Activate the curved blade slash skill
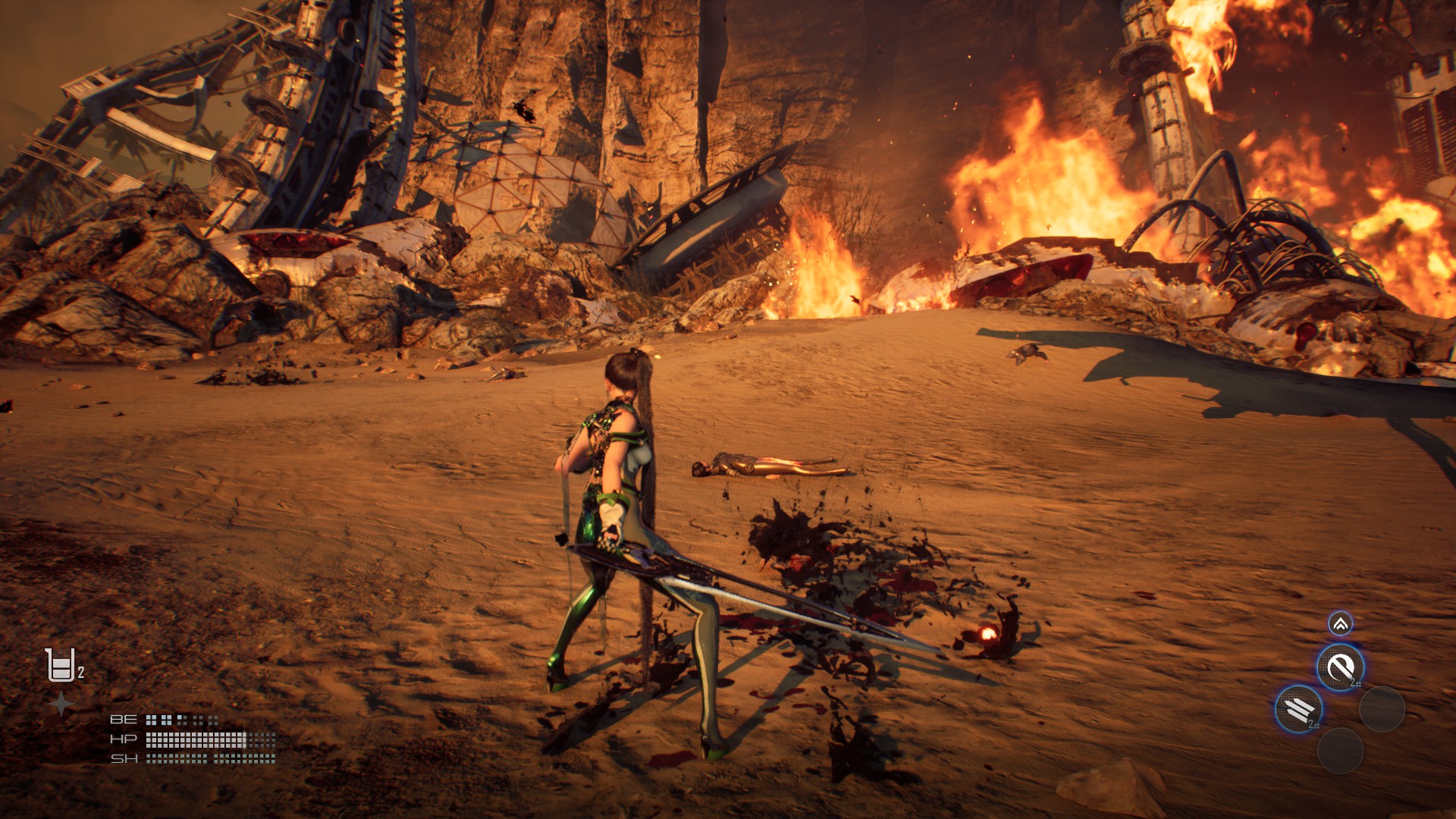Viewport: 1456px width, 819px height. (1340, 667)
